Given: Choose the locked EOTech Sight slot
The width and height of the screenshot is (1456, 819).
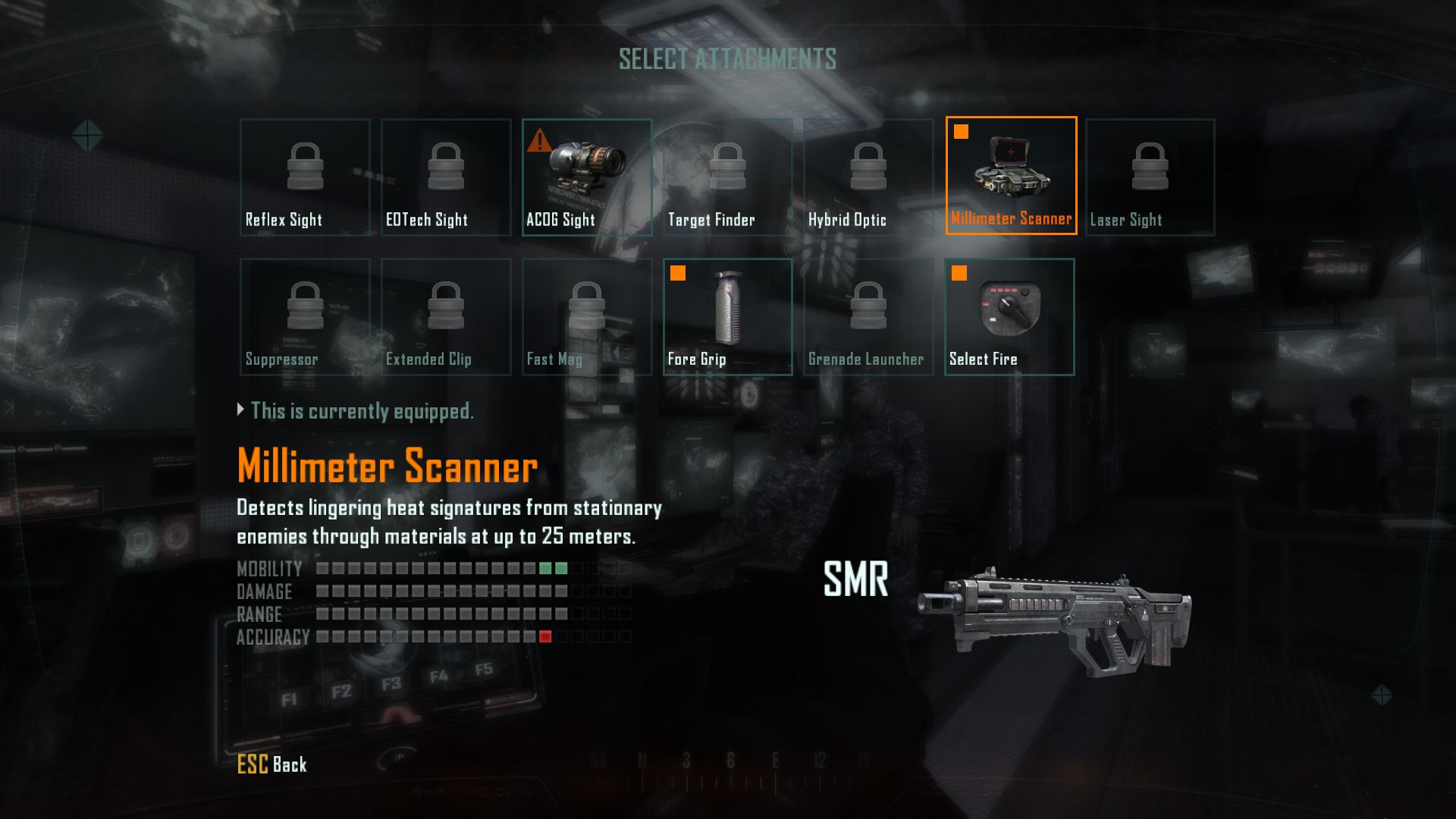Looking at the screenshot, I should click(x=446, y=177).
